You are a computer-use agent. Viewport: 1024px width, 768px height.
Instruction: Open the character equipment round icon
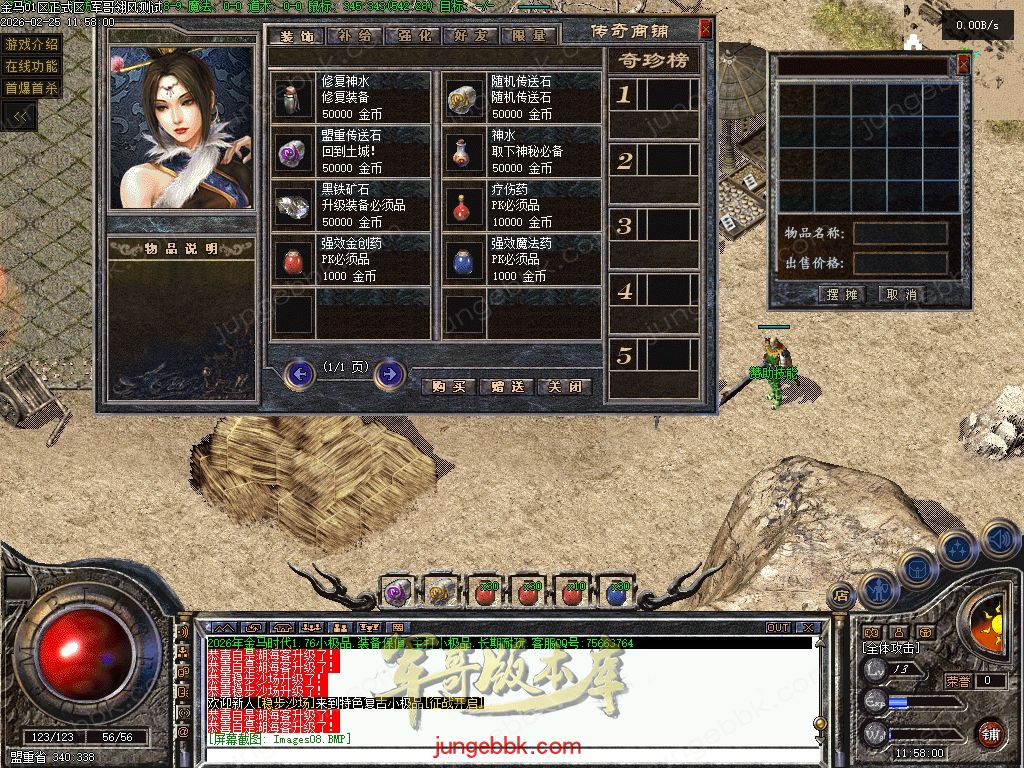[x=878, y=590]
